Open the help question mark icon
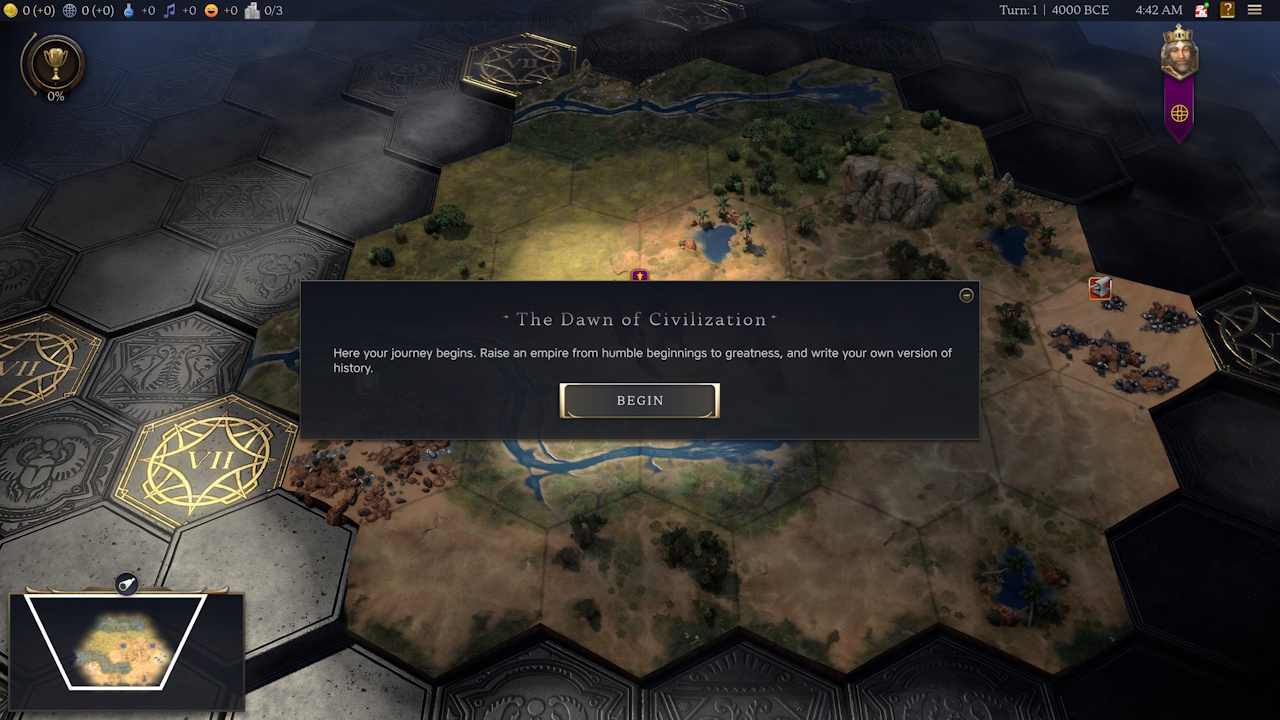 coord(1225,10)
